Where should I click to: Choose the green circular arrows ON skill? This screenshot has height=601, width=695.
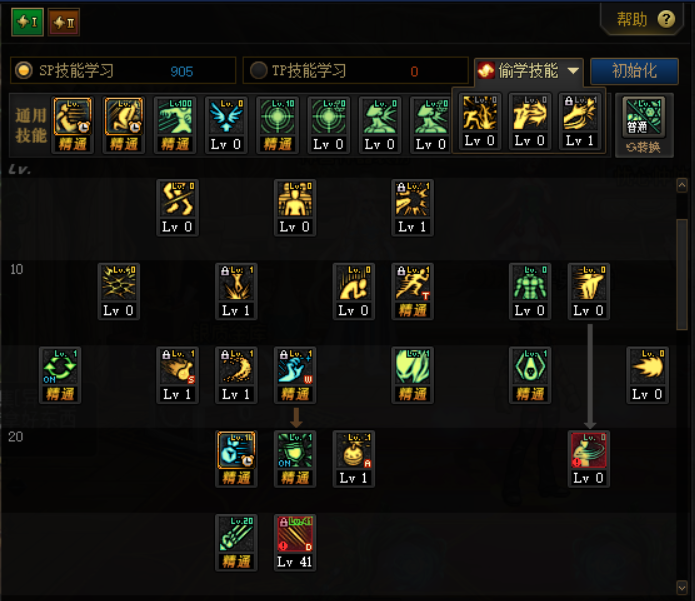coord(59,369)
